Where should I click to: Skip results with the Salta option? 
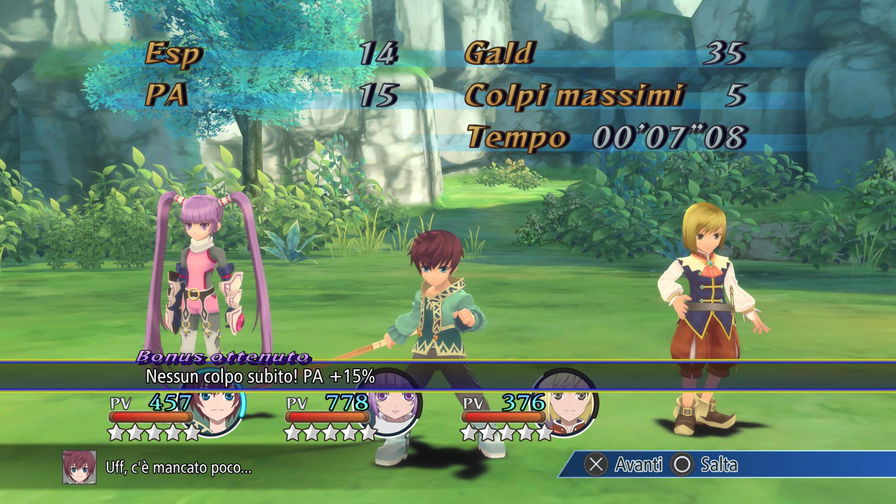click(x=705, y=465)
